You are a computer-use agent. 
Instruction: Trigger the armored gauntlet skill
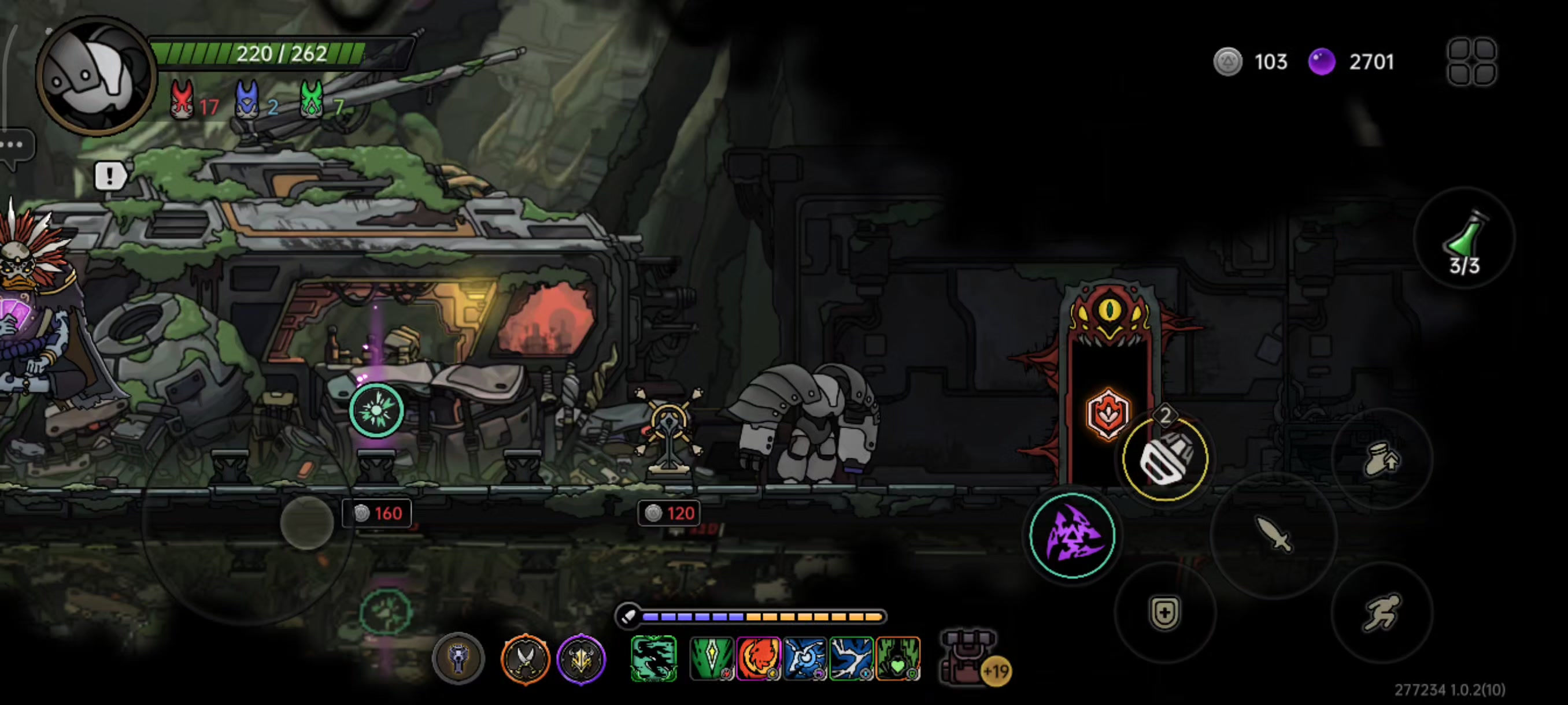(x=1165, y=459)
